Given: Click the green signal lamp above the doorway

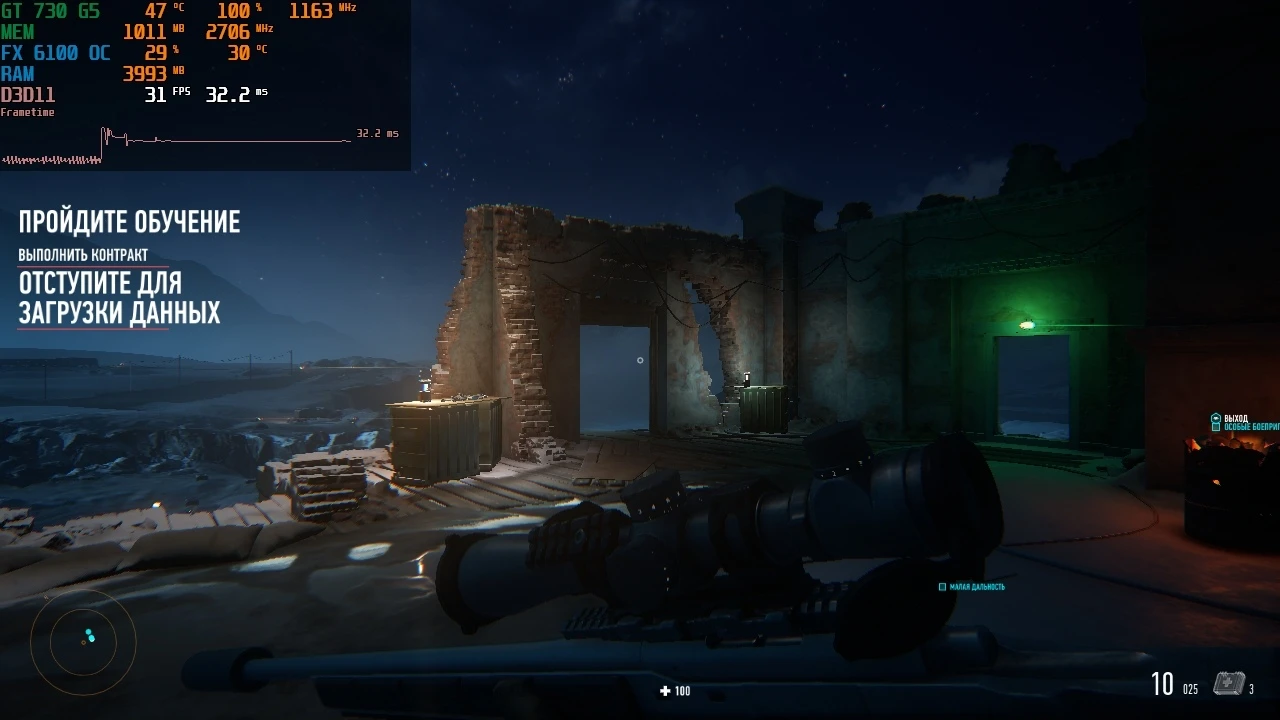Looking at the screenshot, I should click(1029, 323).
